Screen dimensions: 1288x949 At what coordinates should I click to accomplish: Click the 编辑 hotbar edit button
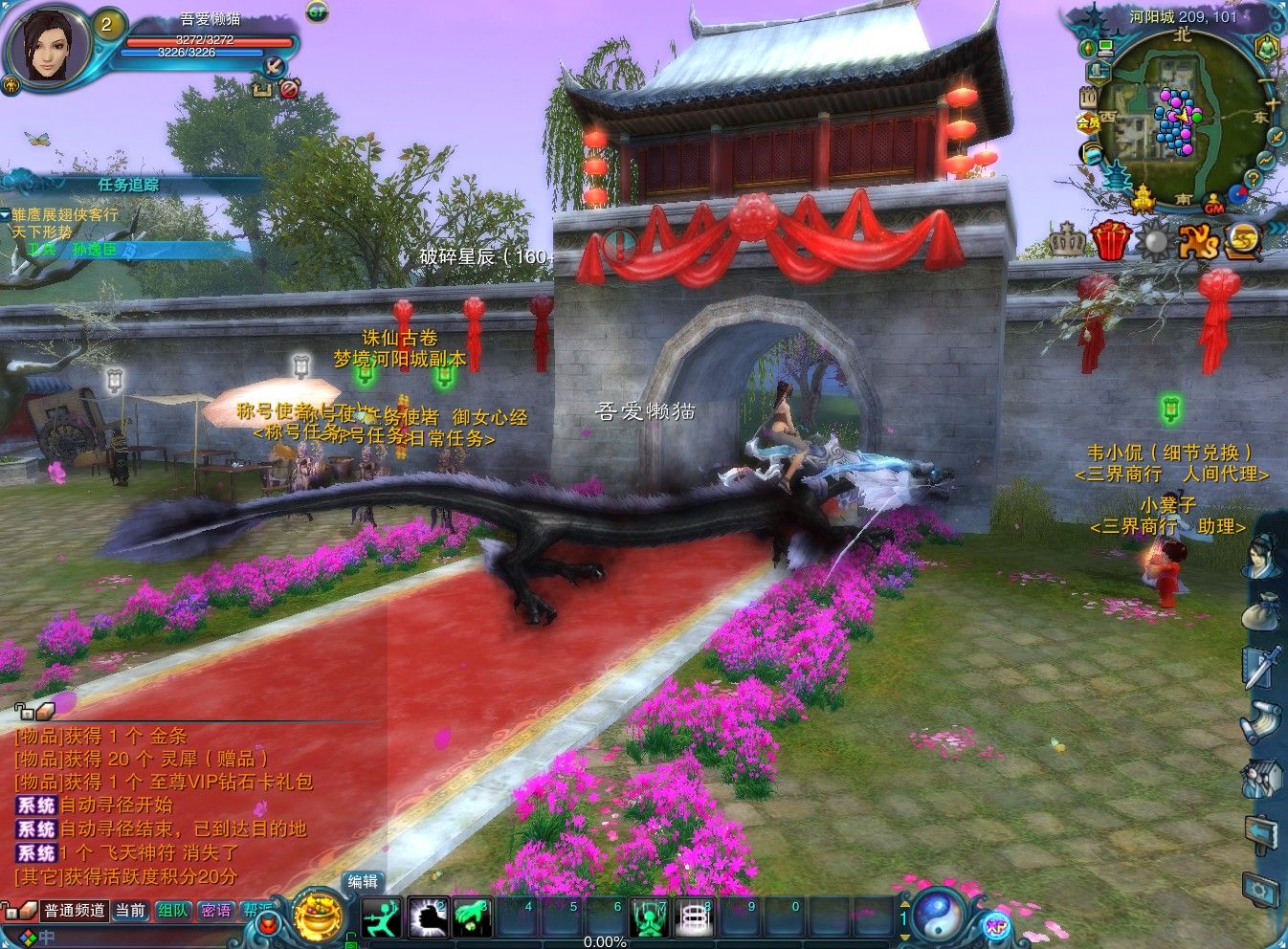point(363,882)
